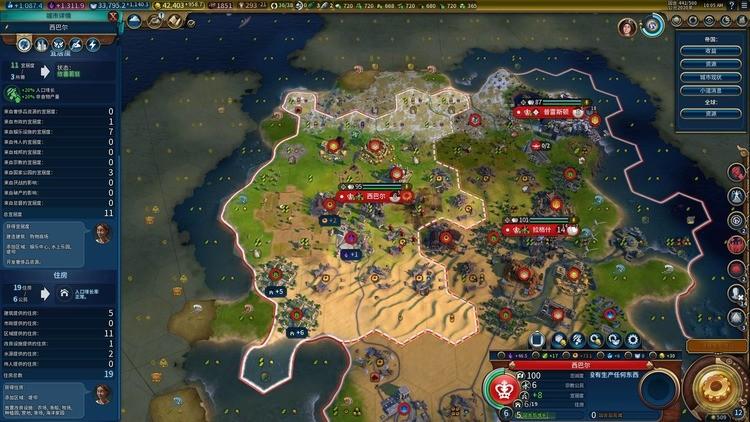The width and height of the screenshot is (750, 422).
Task: Open the 城市现状 city status report
Action: pyautogui.click(x=710, y=75)
